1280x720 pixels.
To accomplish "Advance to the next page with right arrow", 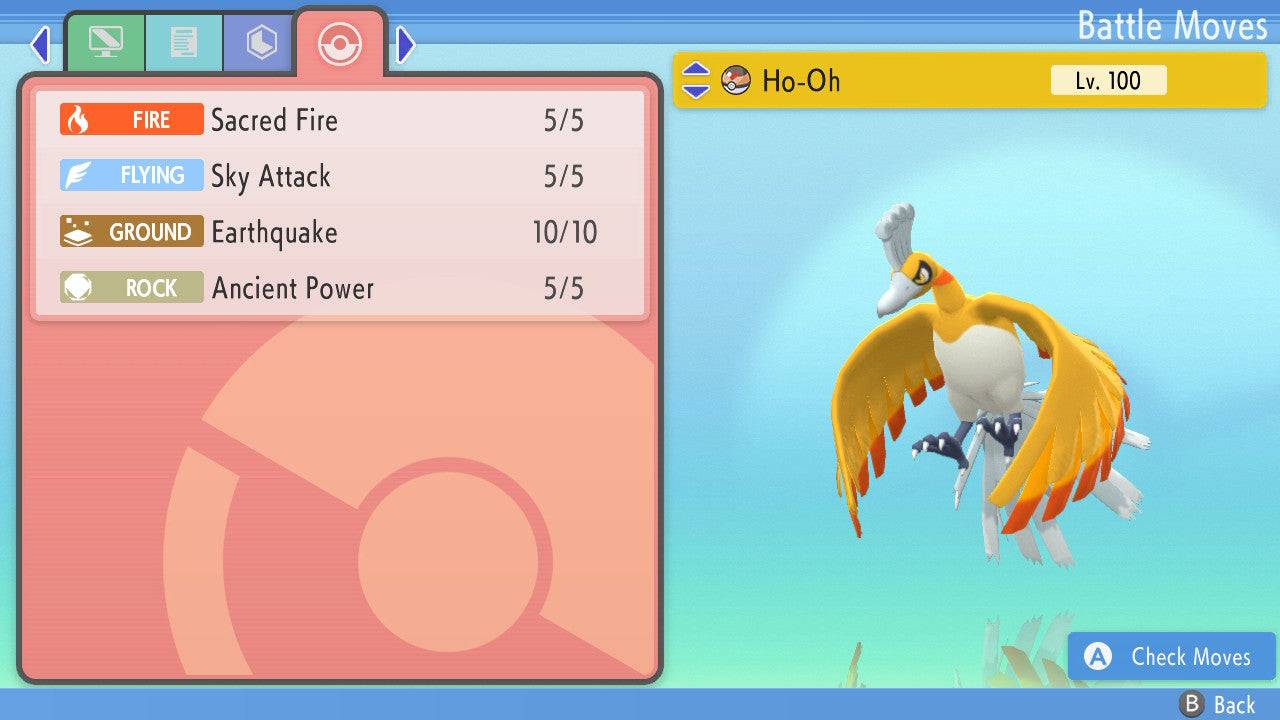I will 404,44.
